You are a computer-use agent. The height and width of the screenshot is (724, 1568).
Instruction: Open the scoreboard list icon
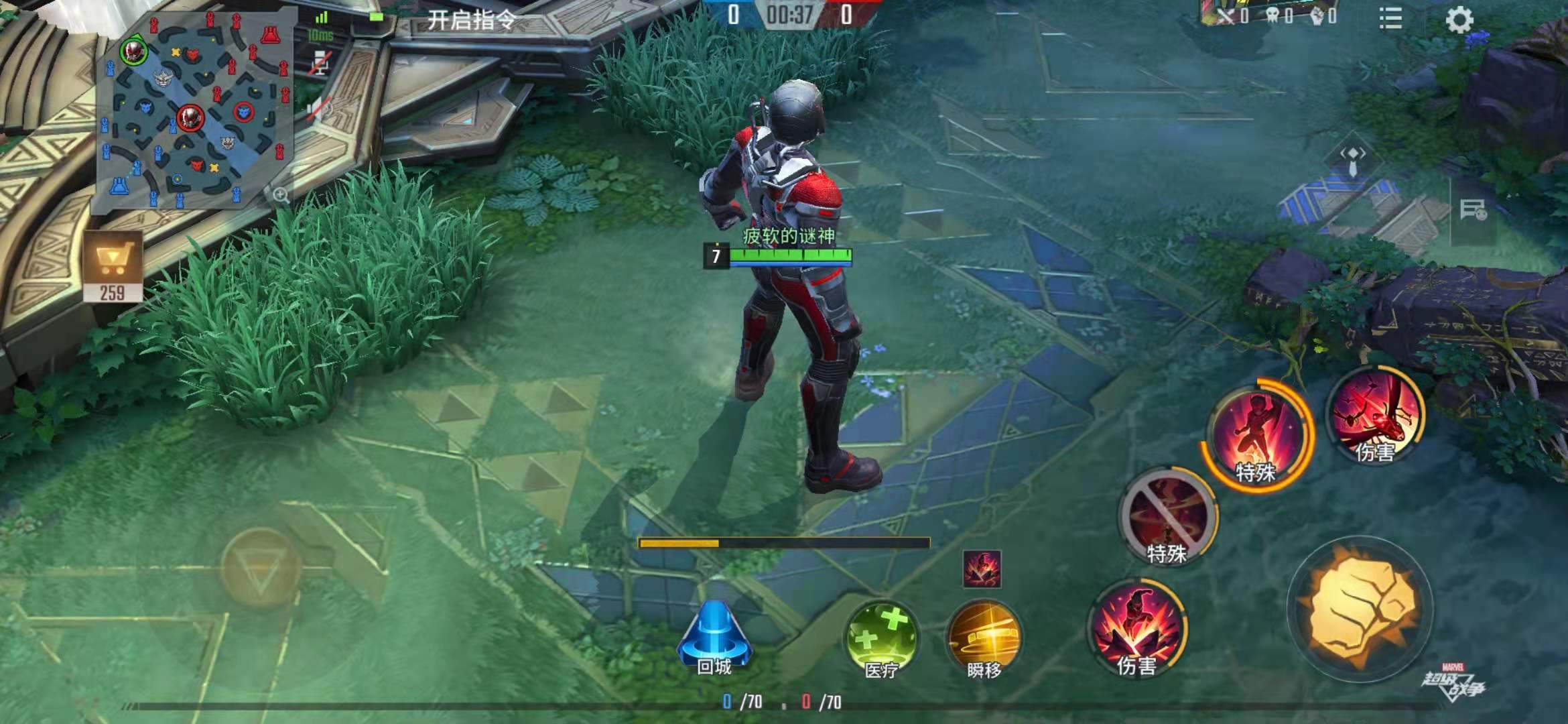point(1390,19)
